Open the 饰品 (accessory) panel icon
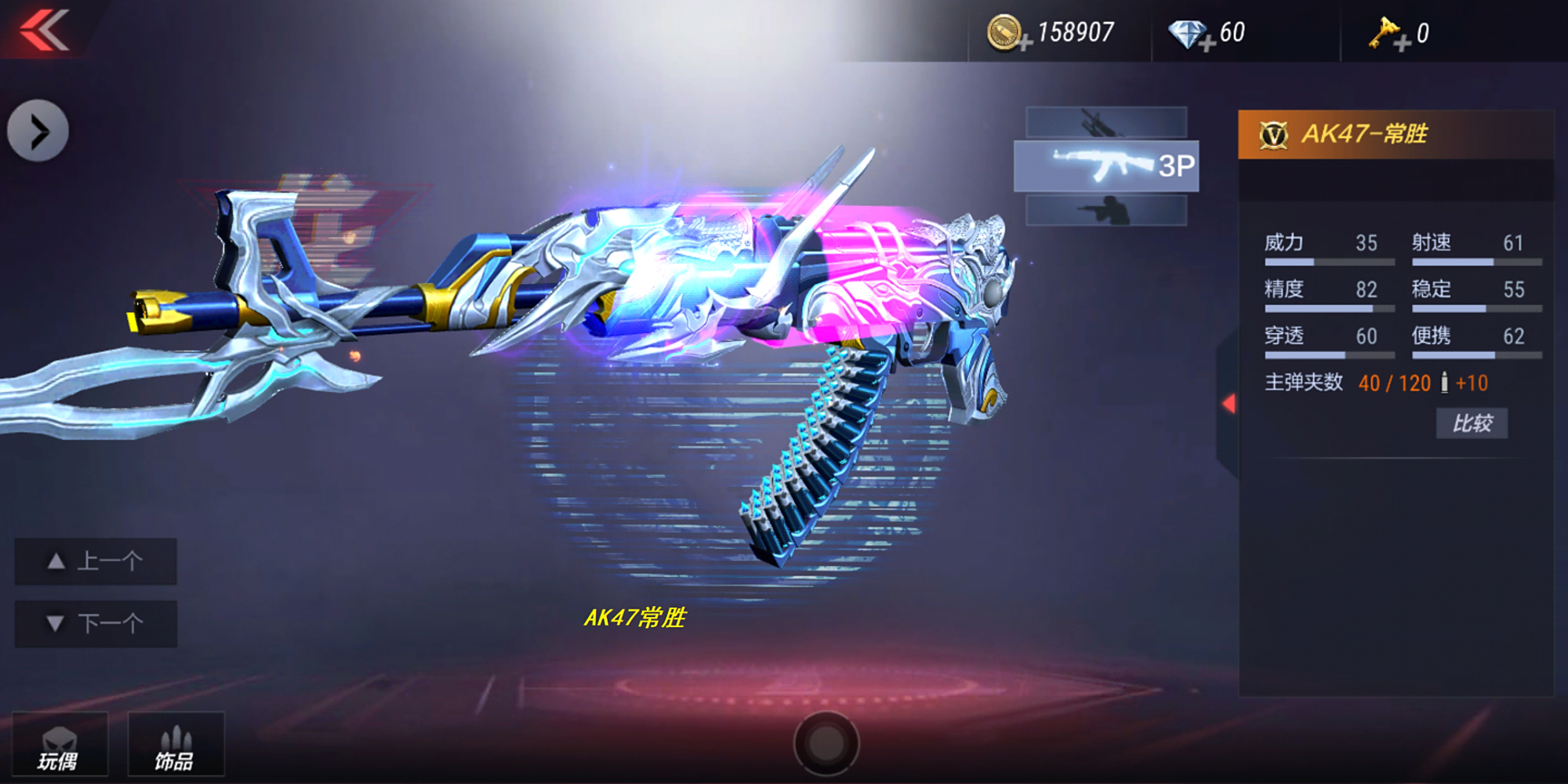 point(176,743)
